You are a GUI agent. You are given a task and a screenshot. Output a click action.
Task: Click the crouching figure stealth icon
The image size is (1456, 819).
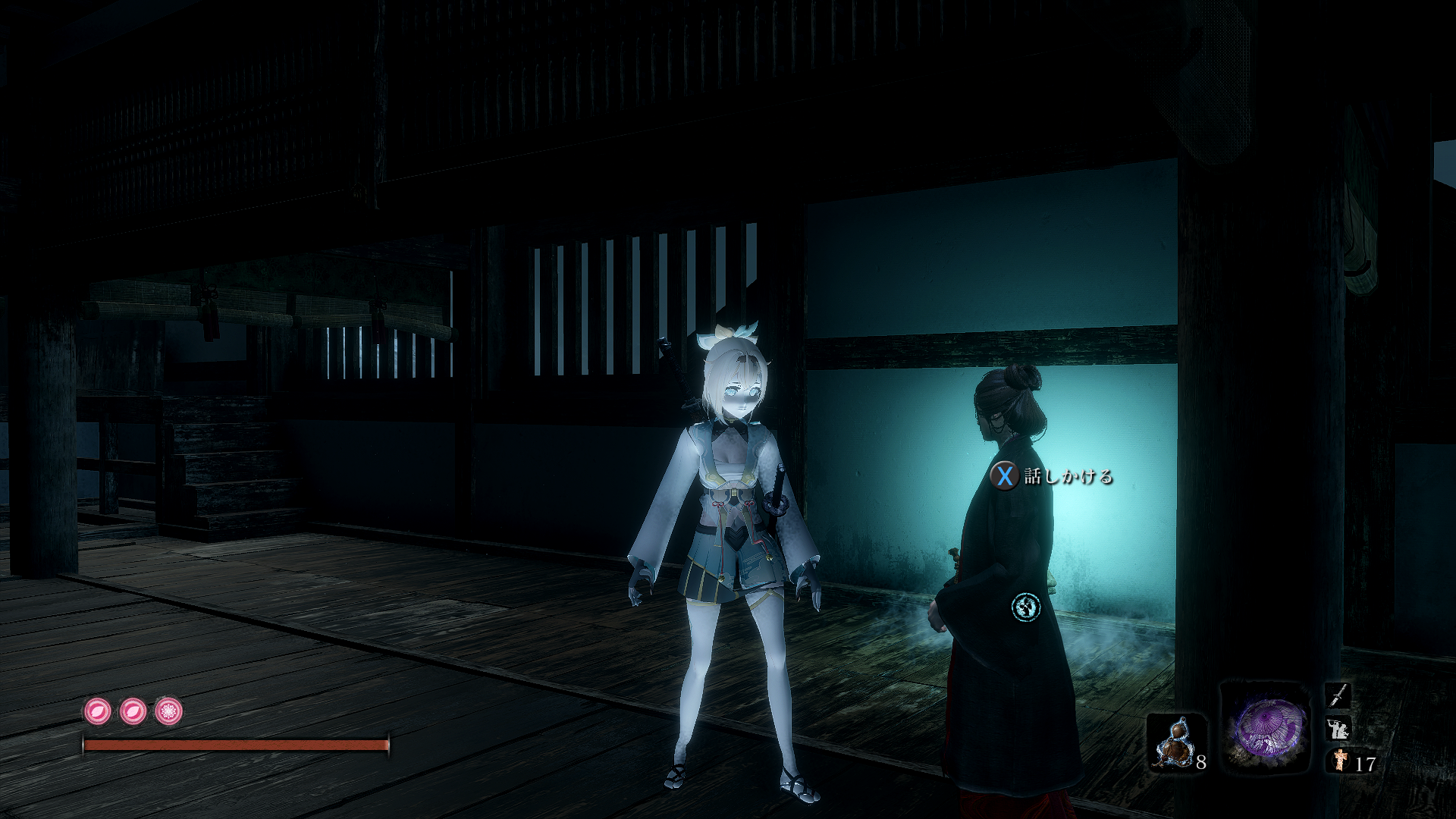(x=1338, y=729)
